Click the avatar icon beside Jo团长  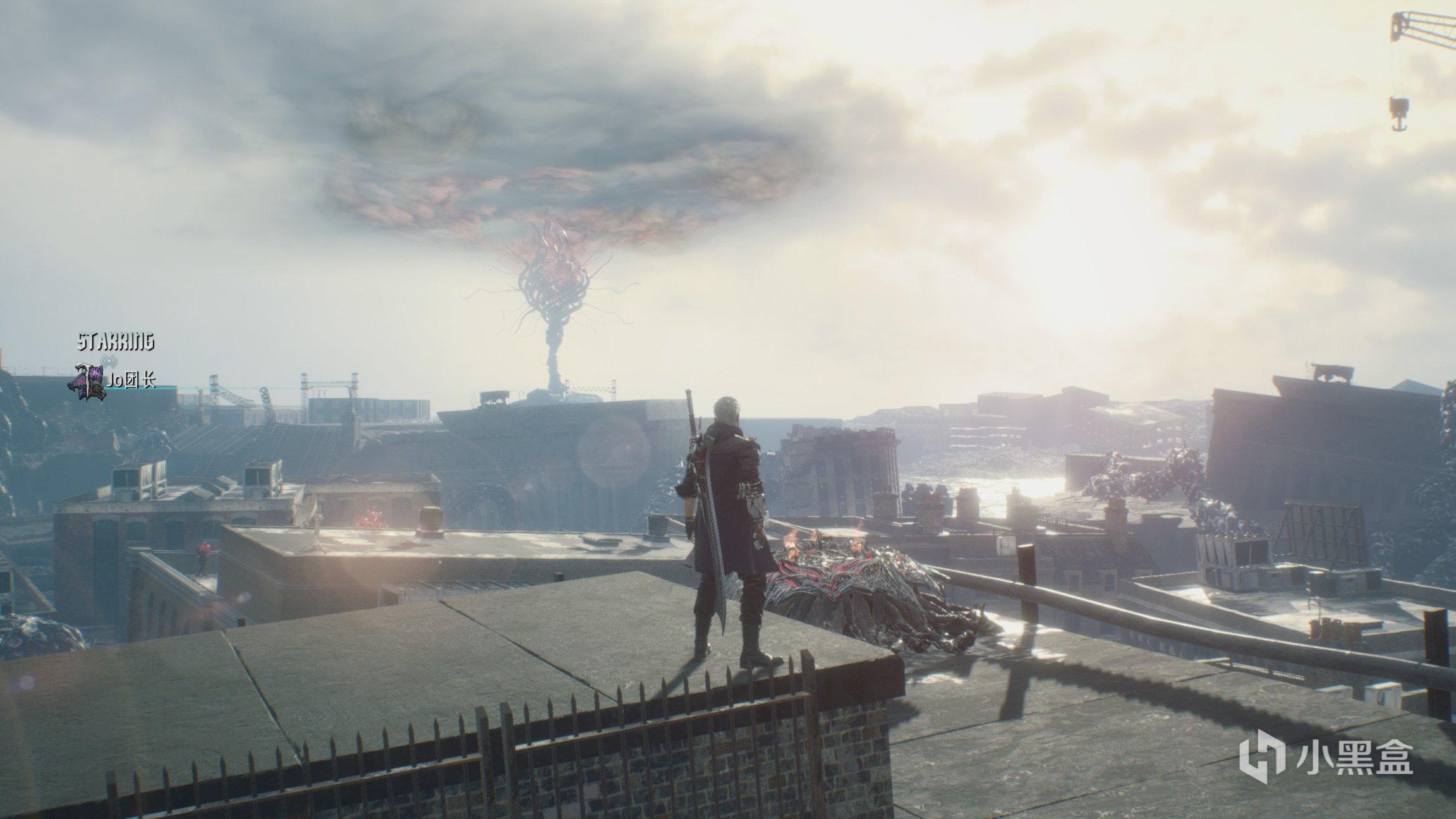point(90,381)
